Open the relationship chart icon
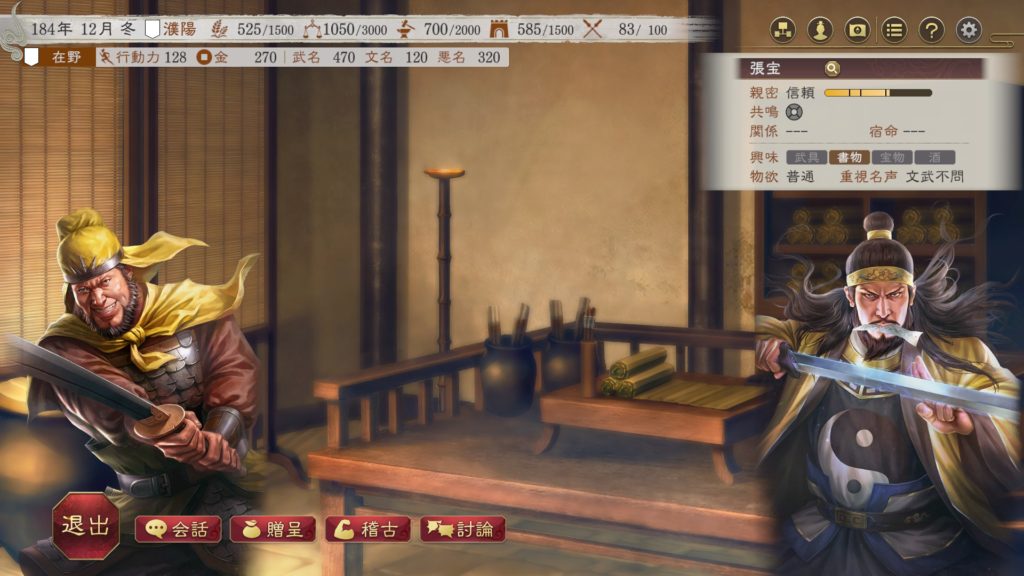The width and height of the screenshot is (1024, 576). 783,30
